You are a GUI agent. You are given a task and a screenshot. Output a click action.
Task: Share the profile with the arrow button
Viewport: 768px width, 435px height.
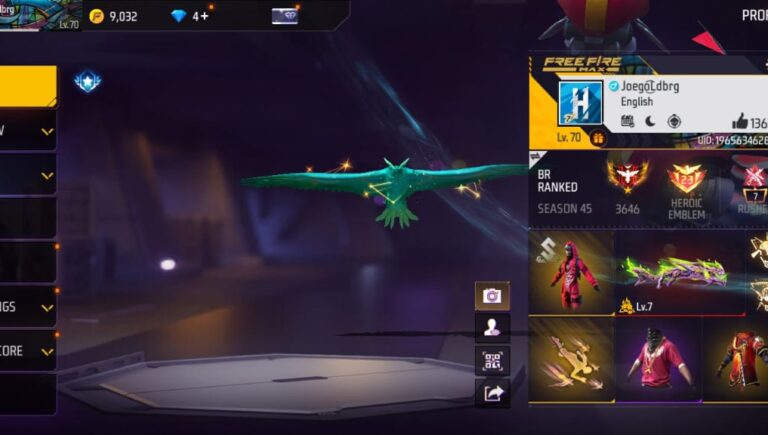coord(492,394)
